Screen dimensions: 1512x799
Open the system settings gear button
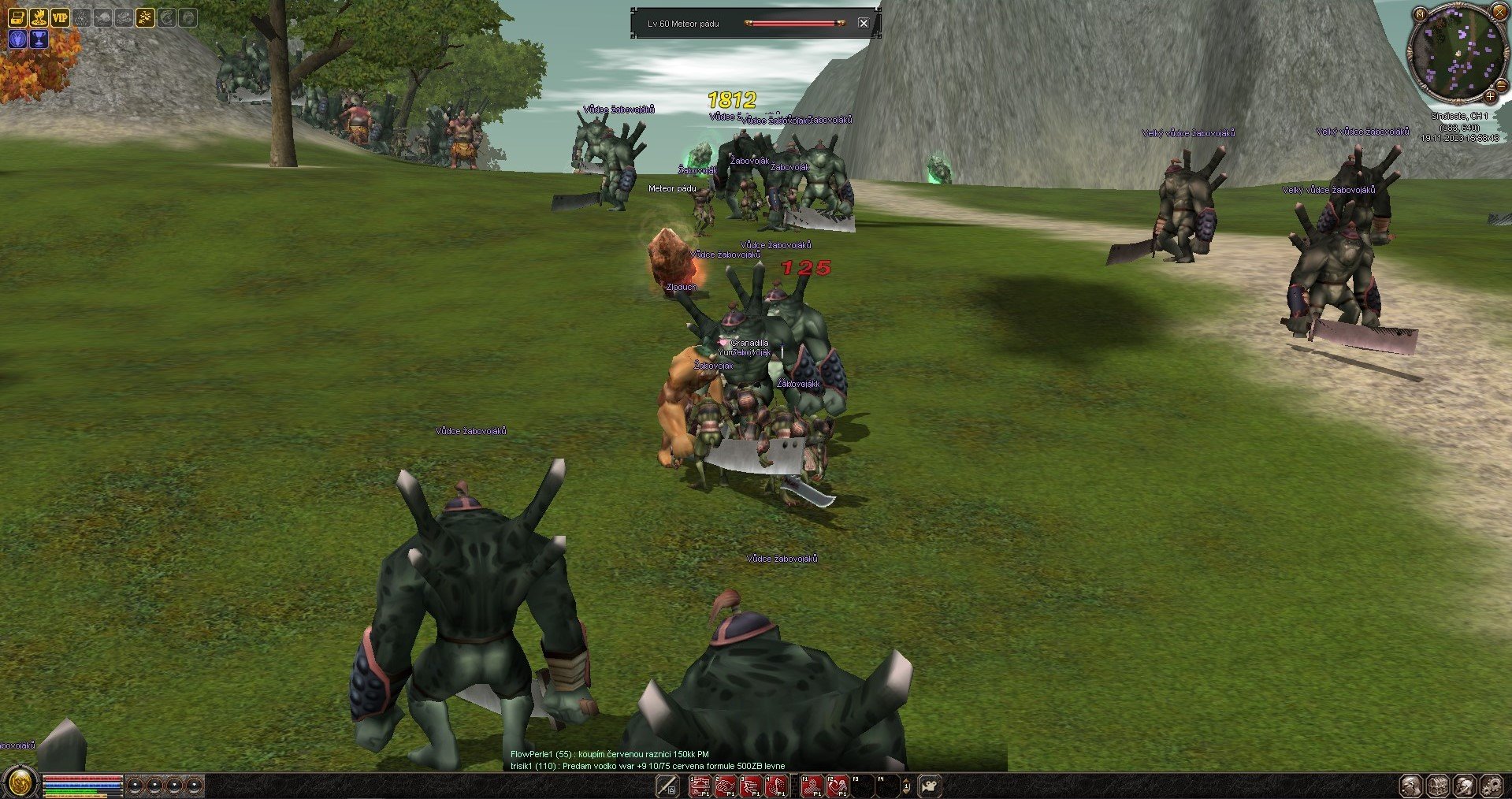pyautogui.click(x=1491, y=786)
